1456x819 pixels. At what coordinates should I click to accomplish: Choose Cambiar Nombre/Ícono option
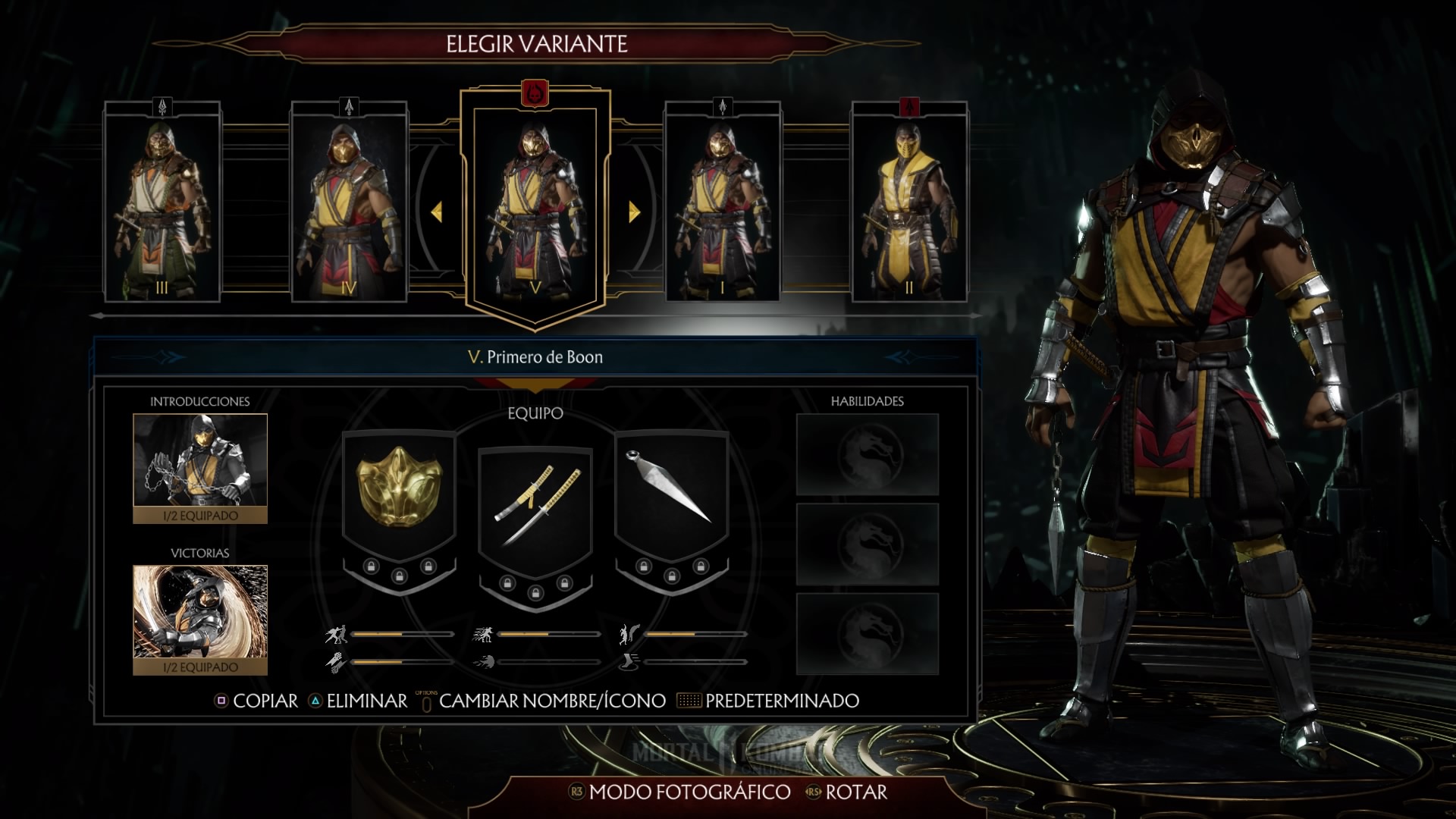coord(543,701)
